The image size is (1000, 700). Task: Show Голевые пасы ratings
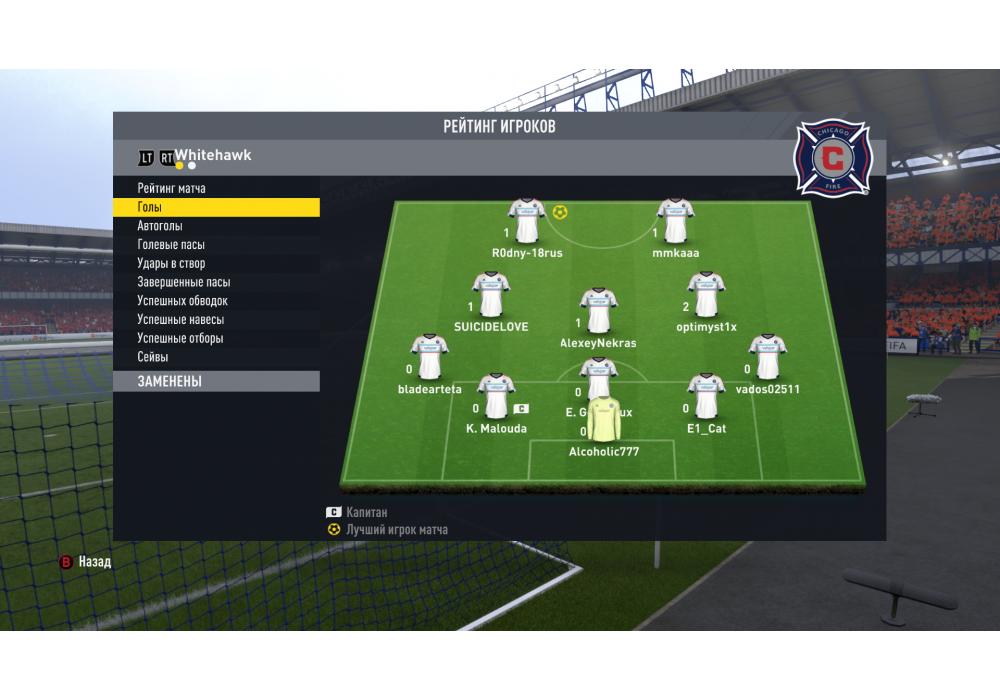pos(172,245)
